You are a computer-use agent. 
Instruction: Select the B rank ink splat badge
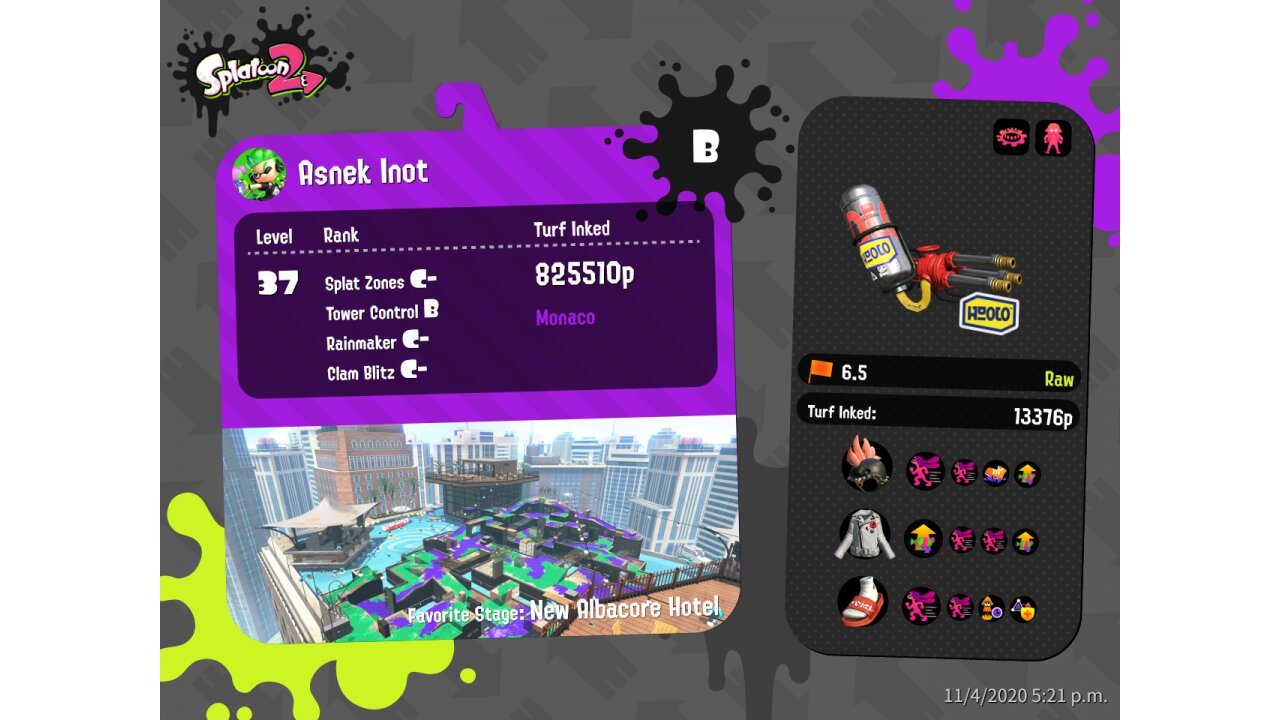click(705, 147)
